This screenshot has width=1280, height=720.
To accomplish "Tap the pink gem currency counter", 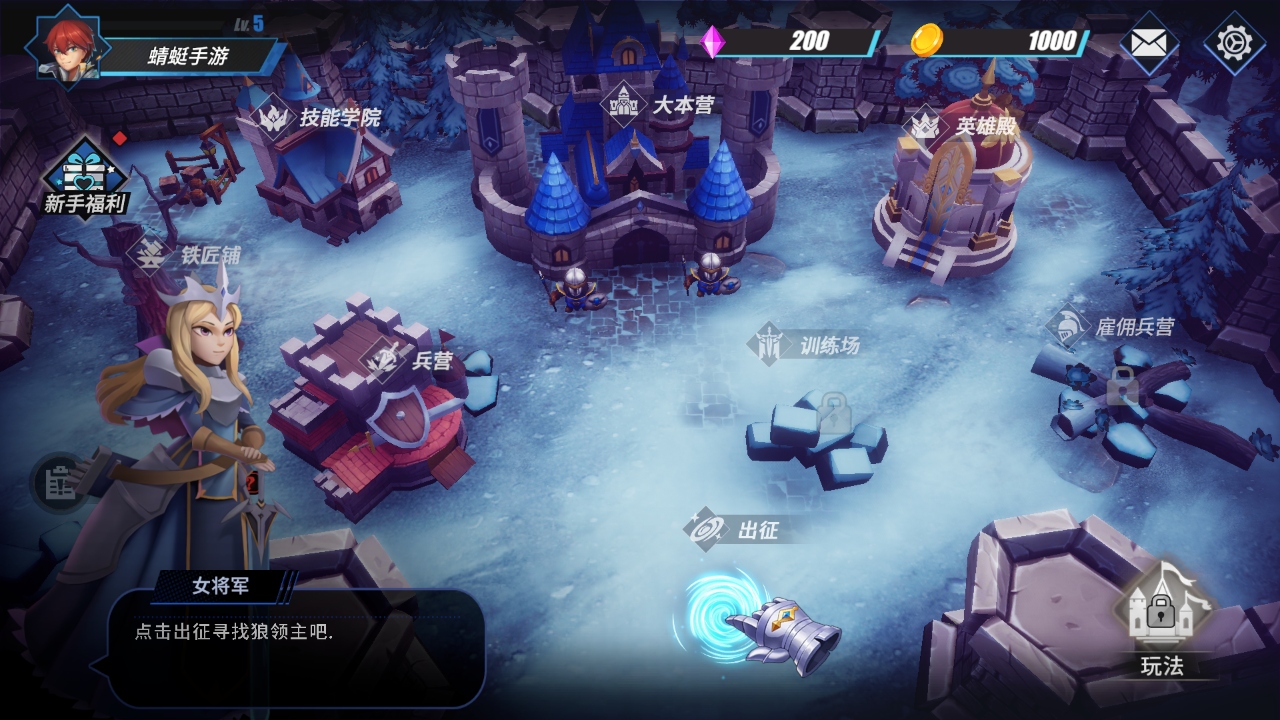I will [790, 42].
